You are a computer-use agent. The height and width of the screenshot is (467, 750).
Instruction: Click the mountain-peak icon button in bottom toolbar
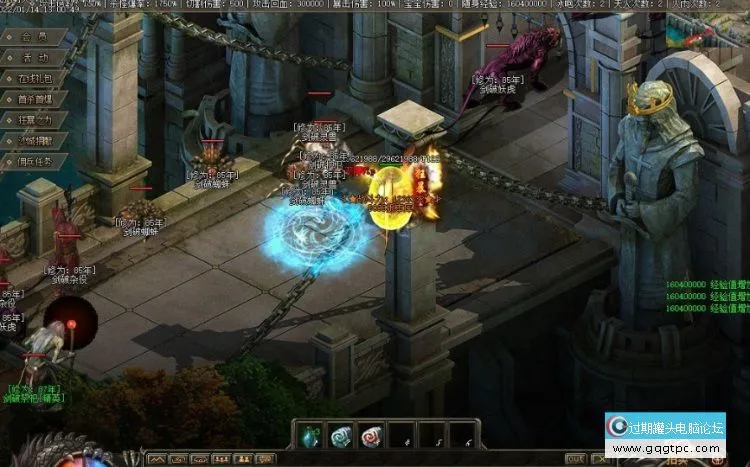tap(158, 460)
